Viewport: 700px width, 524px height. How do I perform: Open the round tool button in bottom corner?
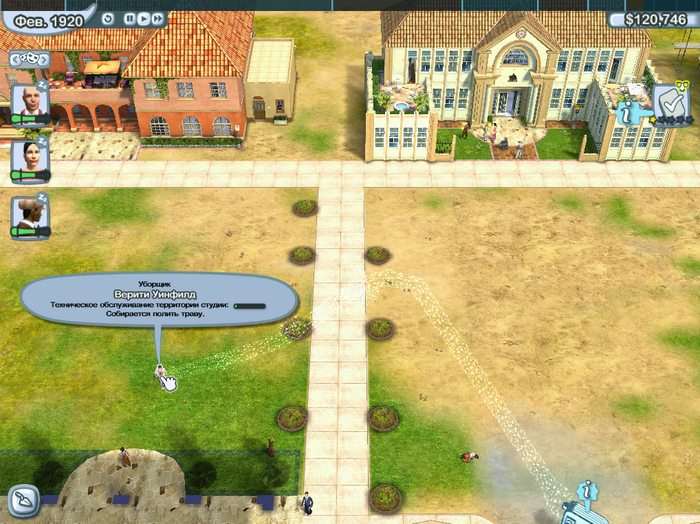[22, 499]
